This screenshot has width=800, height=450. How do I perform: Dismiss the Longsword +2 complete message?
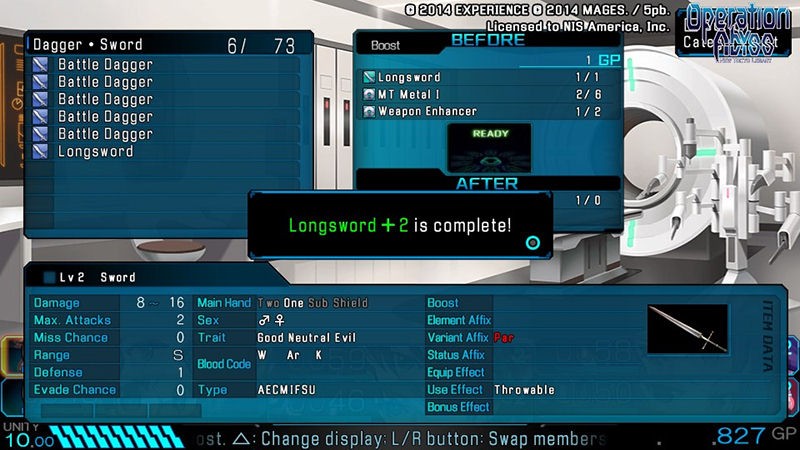click(x=400, y=224)
